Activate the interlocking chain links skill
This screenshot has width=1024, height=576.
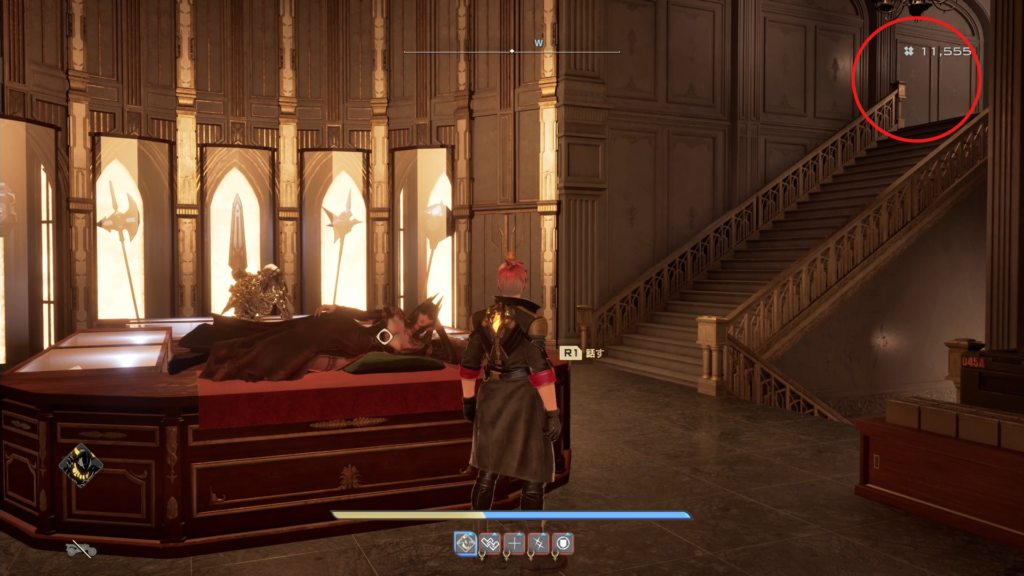[x=490, y=543]
